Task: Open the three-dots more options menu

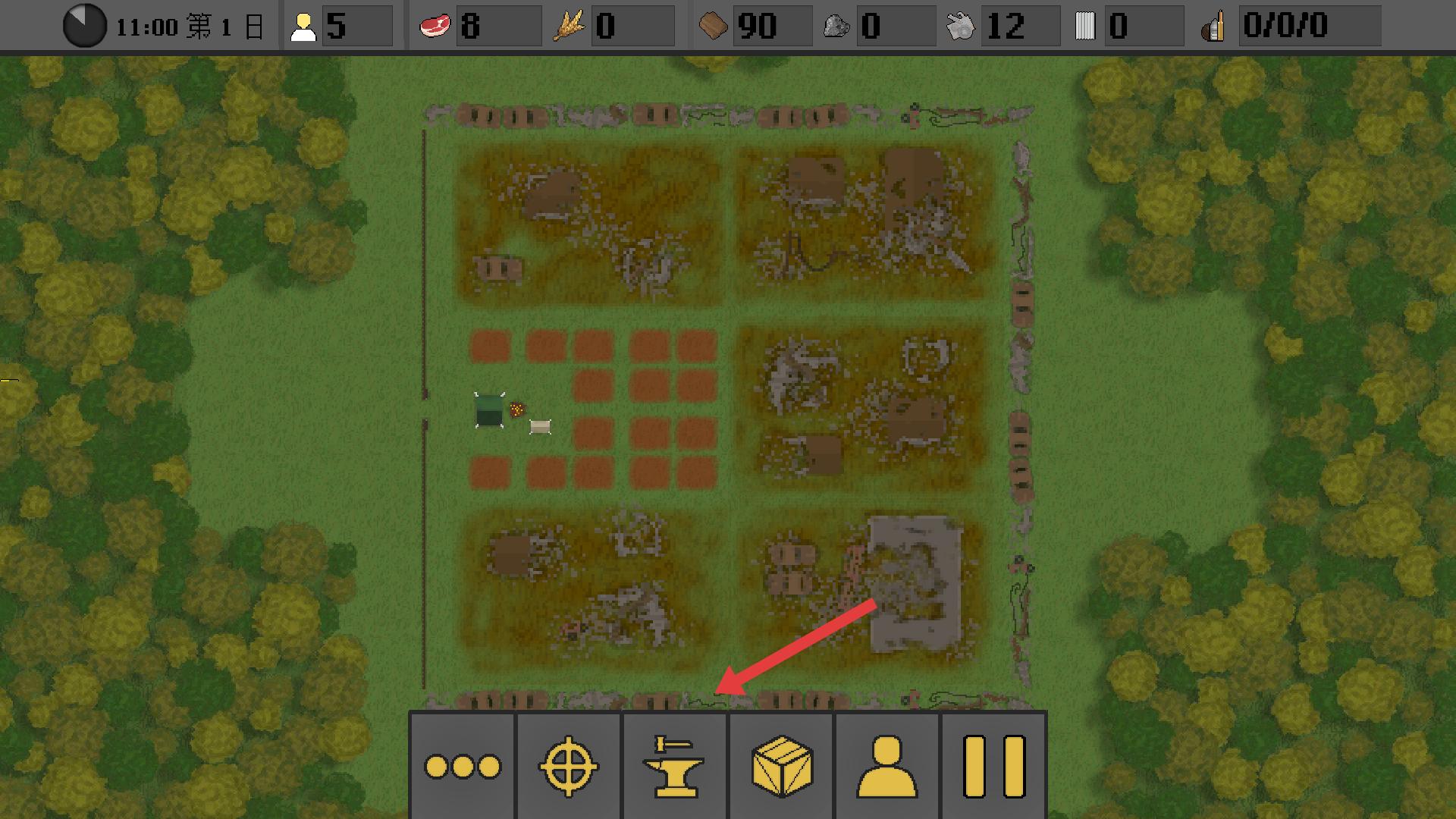Action: [x=463, y=766]
